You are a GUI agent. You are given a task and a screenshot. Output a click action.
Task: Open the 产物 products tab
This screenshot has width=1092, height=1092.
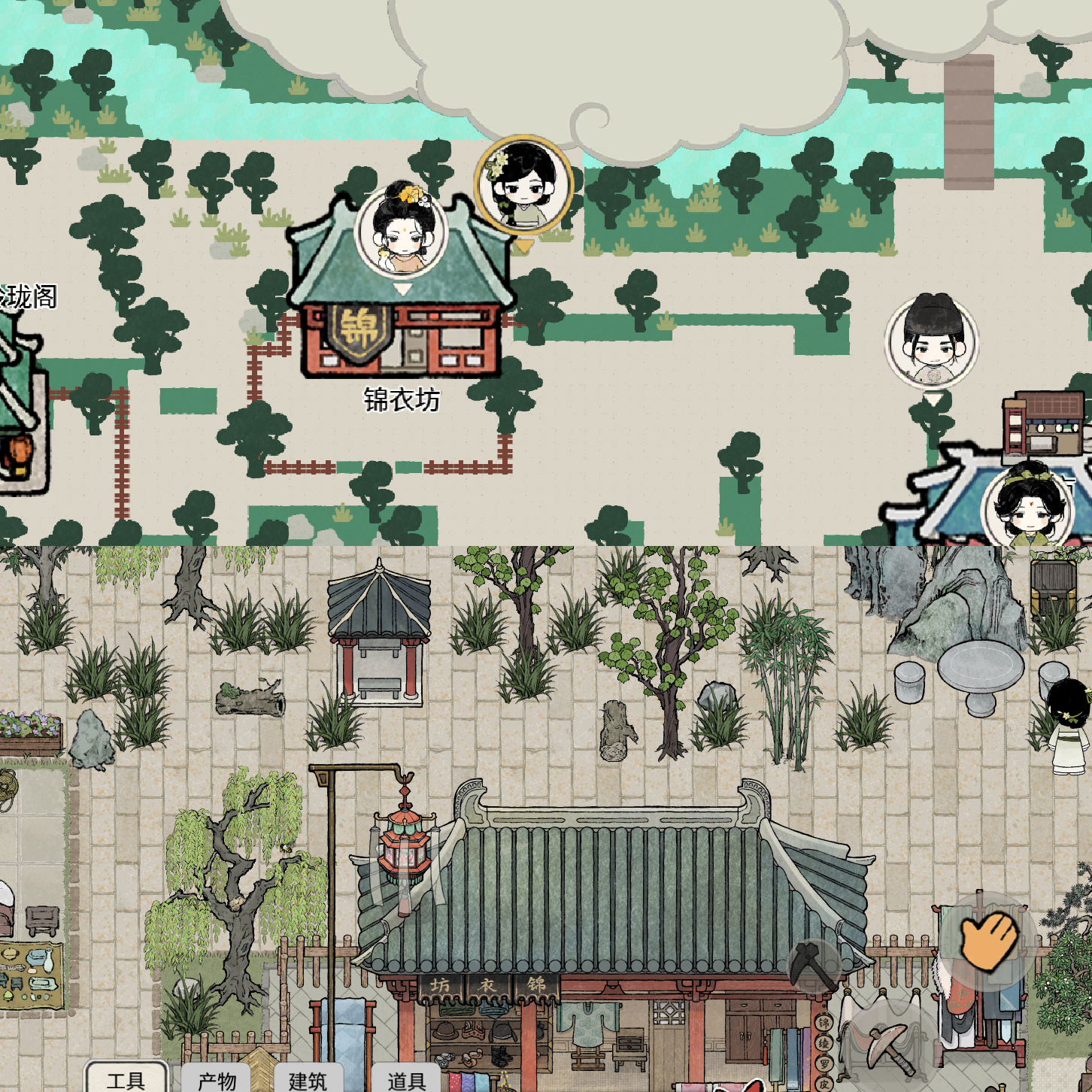[217, 1079]
